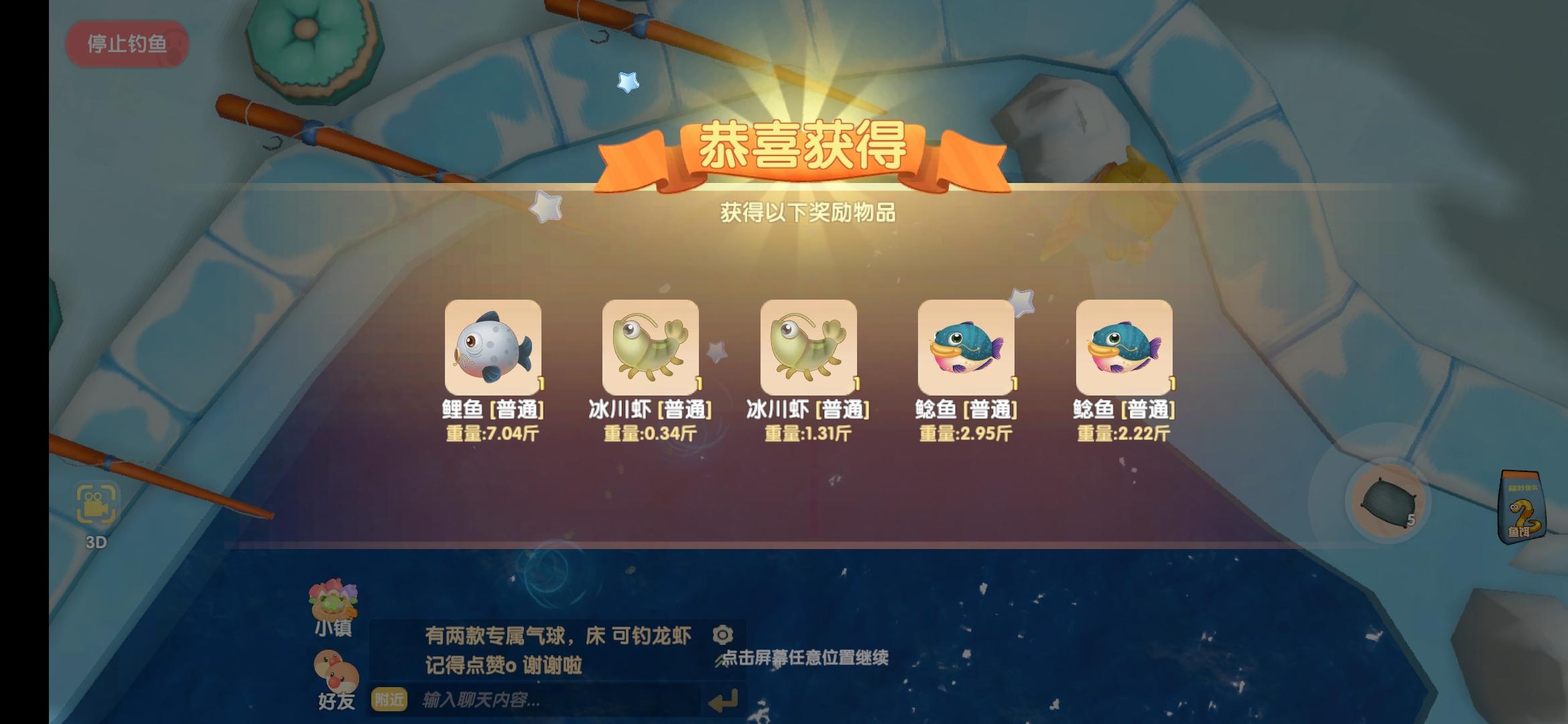Tap the second 冰川虾 reward icon
This screenshot has height=724, width=1568.
point(807,349)
